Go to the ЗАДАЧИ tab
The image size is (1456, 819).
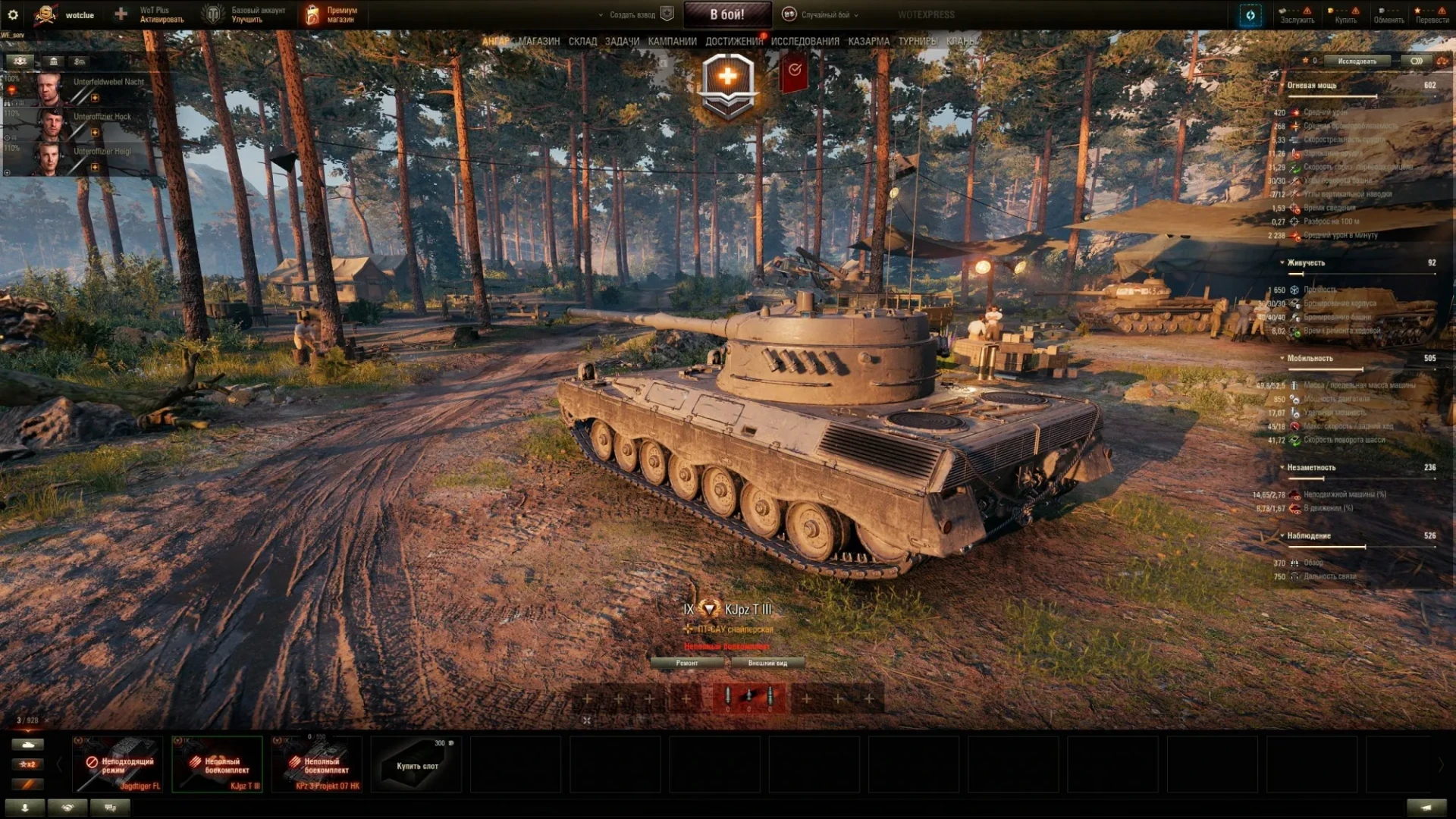pyautogui.click(x=622, y=42)
